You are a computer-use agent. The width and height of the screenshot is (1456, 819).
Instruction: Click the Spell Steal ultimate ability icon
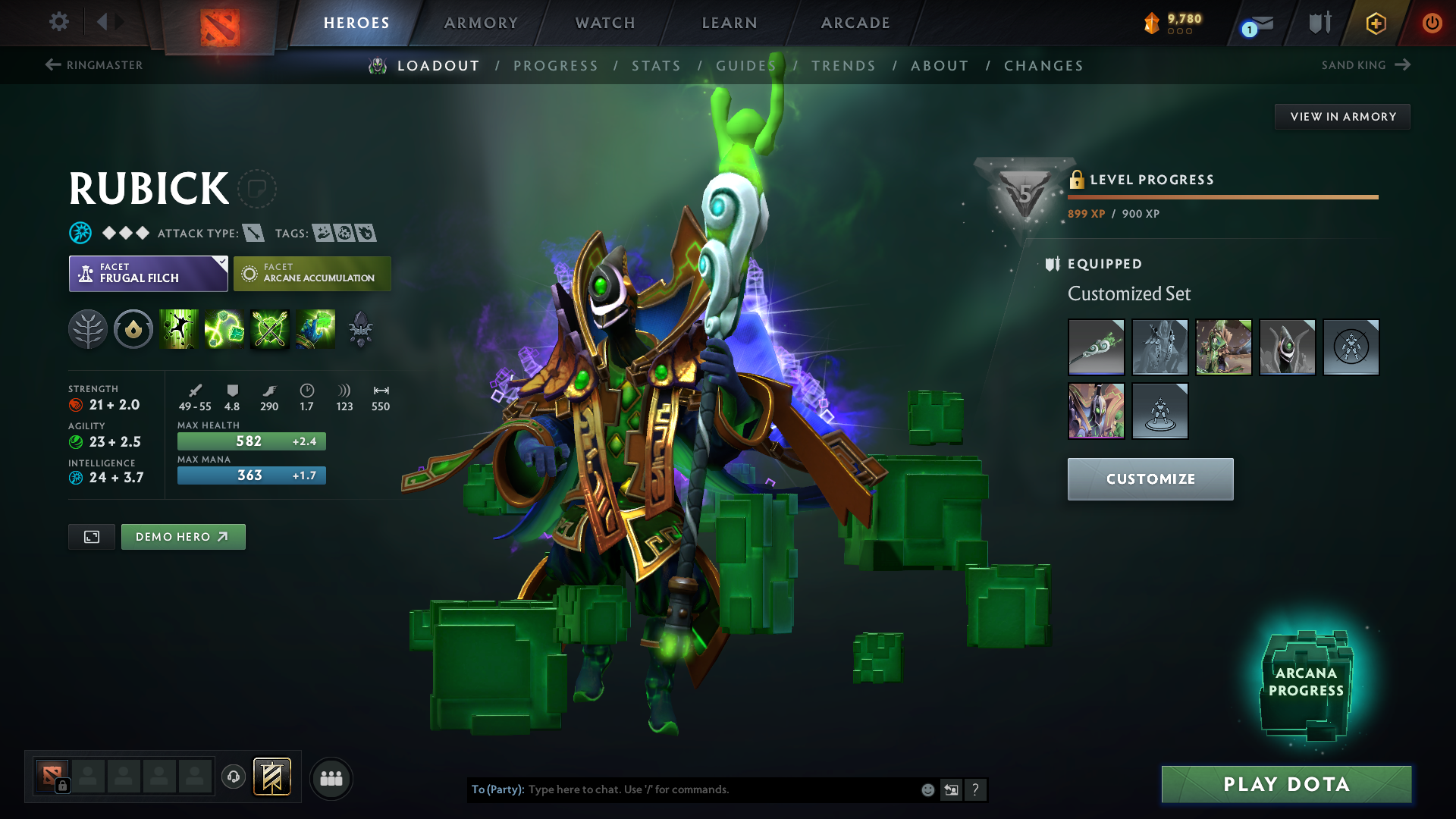[315, 329]
